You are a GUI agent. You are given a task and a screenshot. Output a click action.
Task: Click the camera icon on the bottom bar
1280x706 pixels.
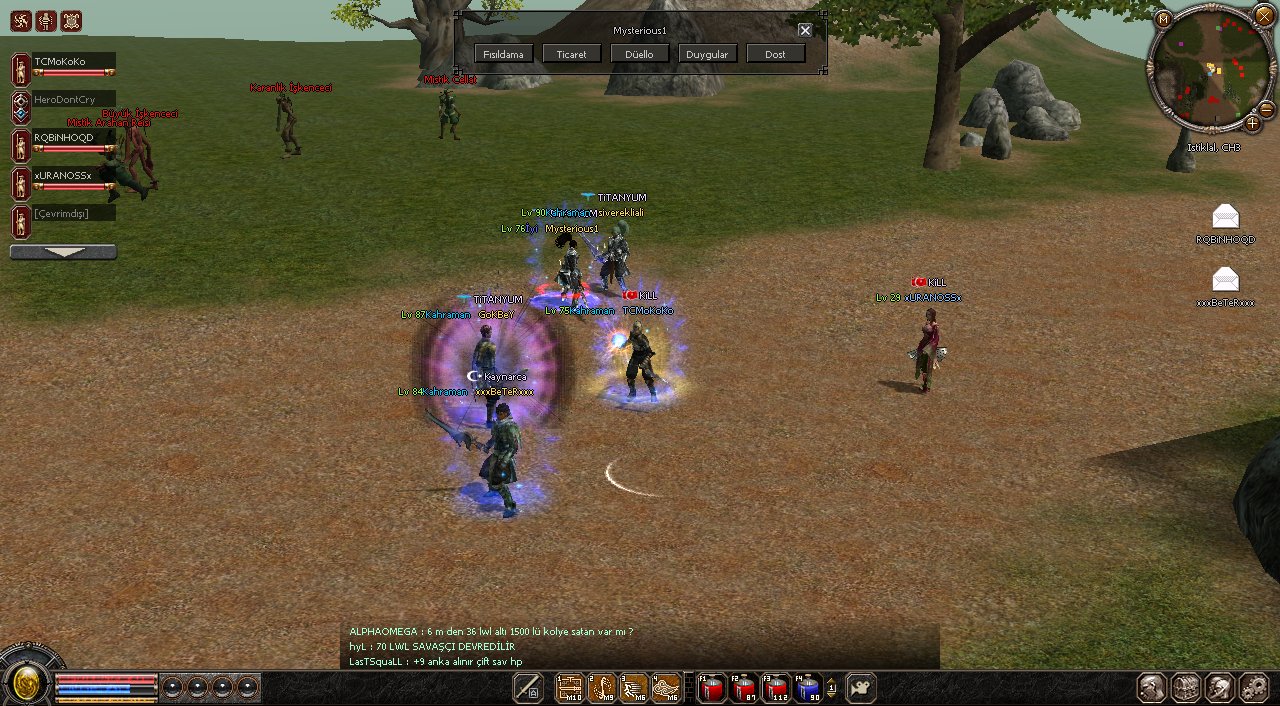pyautogui.click(x=860, y=688)
